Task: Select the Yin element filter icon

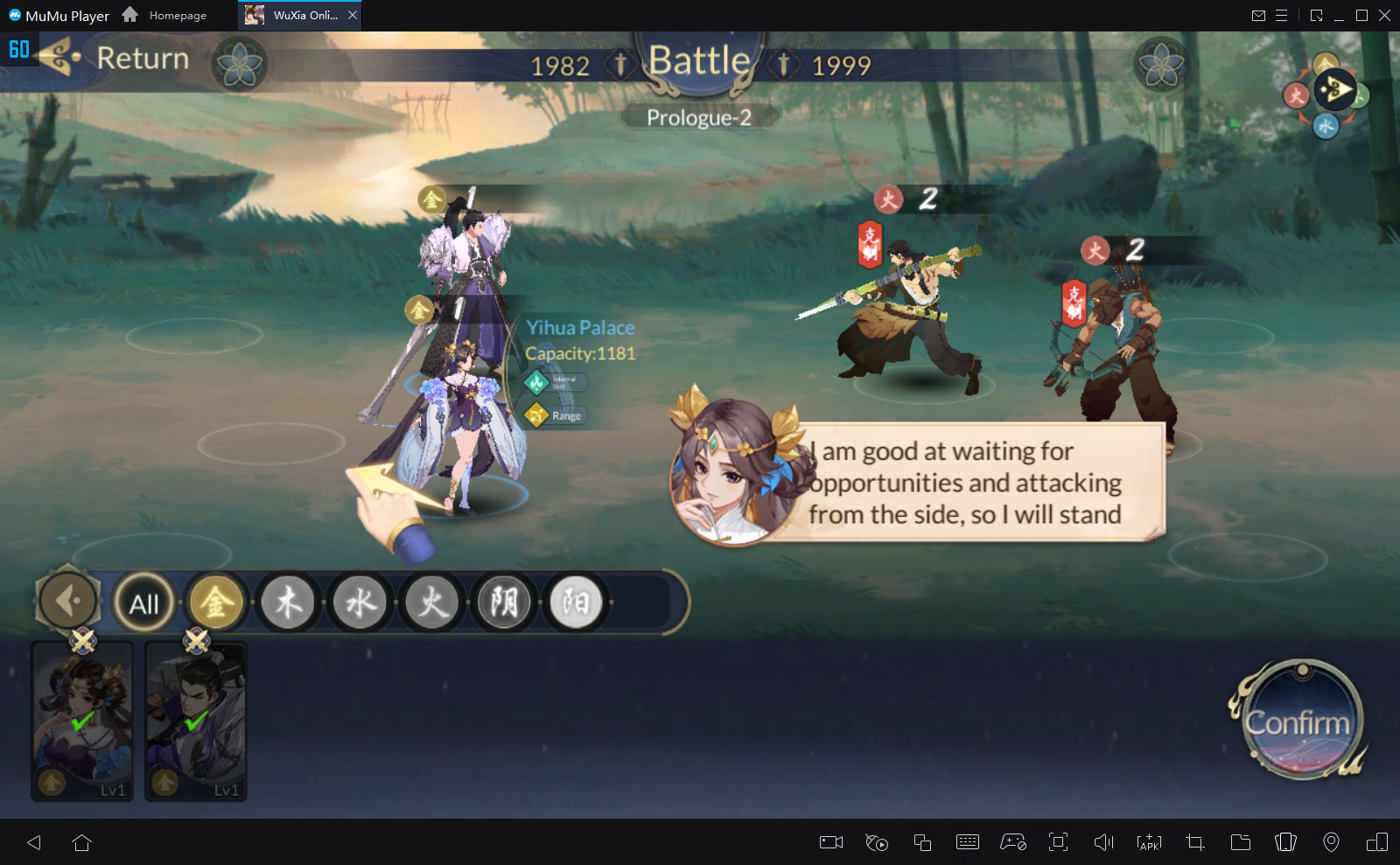Action: (x=503, y=603)
